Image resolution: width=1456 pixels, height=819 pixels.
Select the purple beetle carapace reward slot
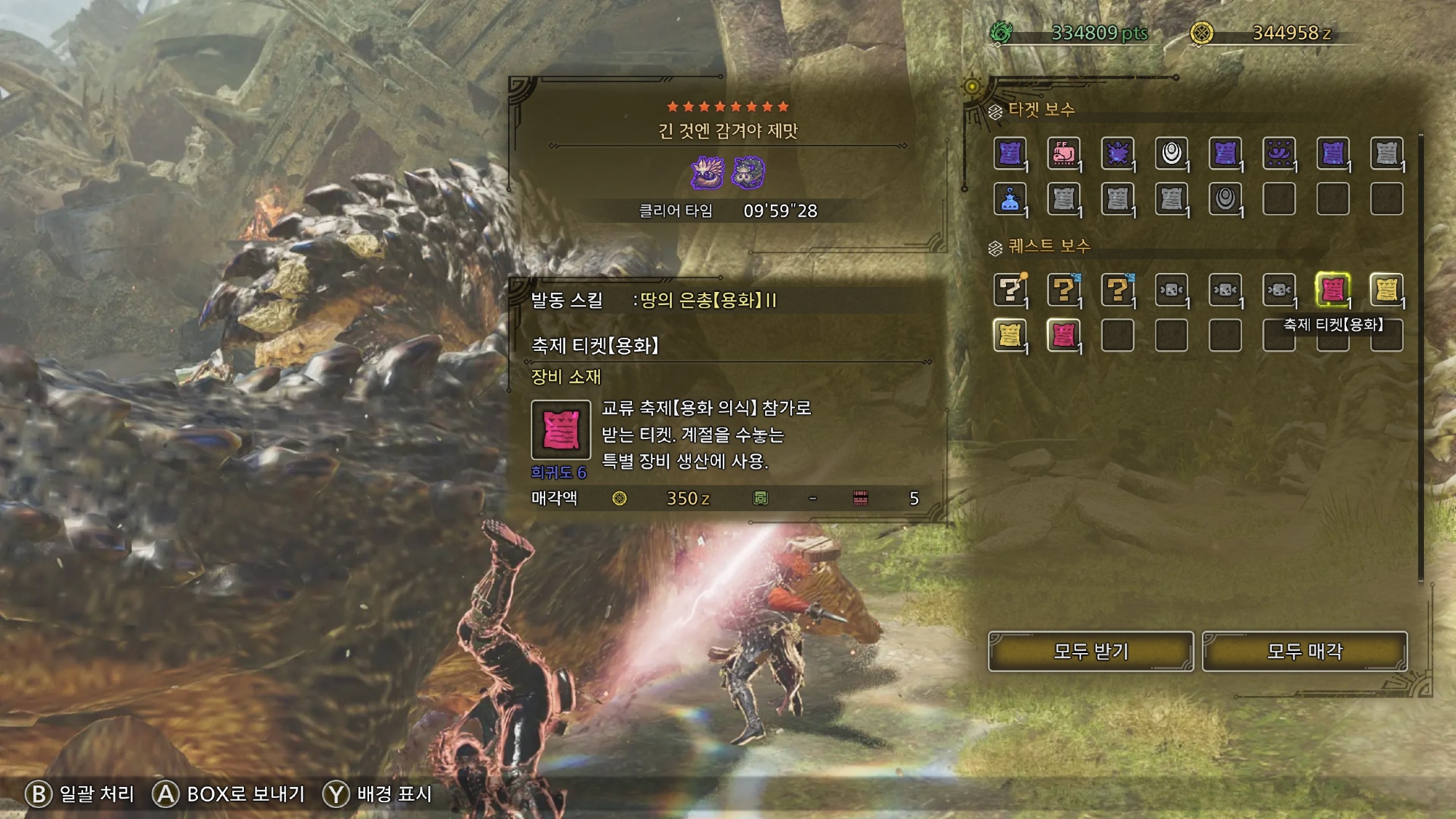pyautogui.click(x=1117, y=154)
